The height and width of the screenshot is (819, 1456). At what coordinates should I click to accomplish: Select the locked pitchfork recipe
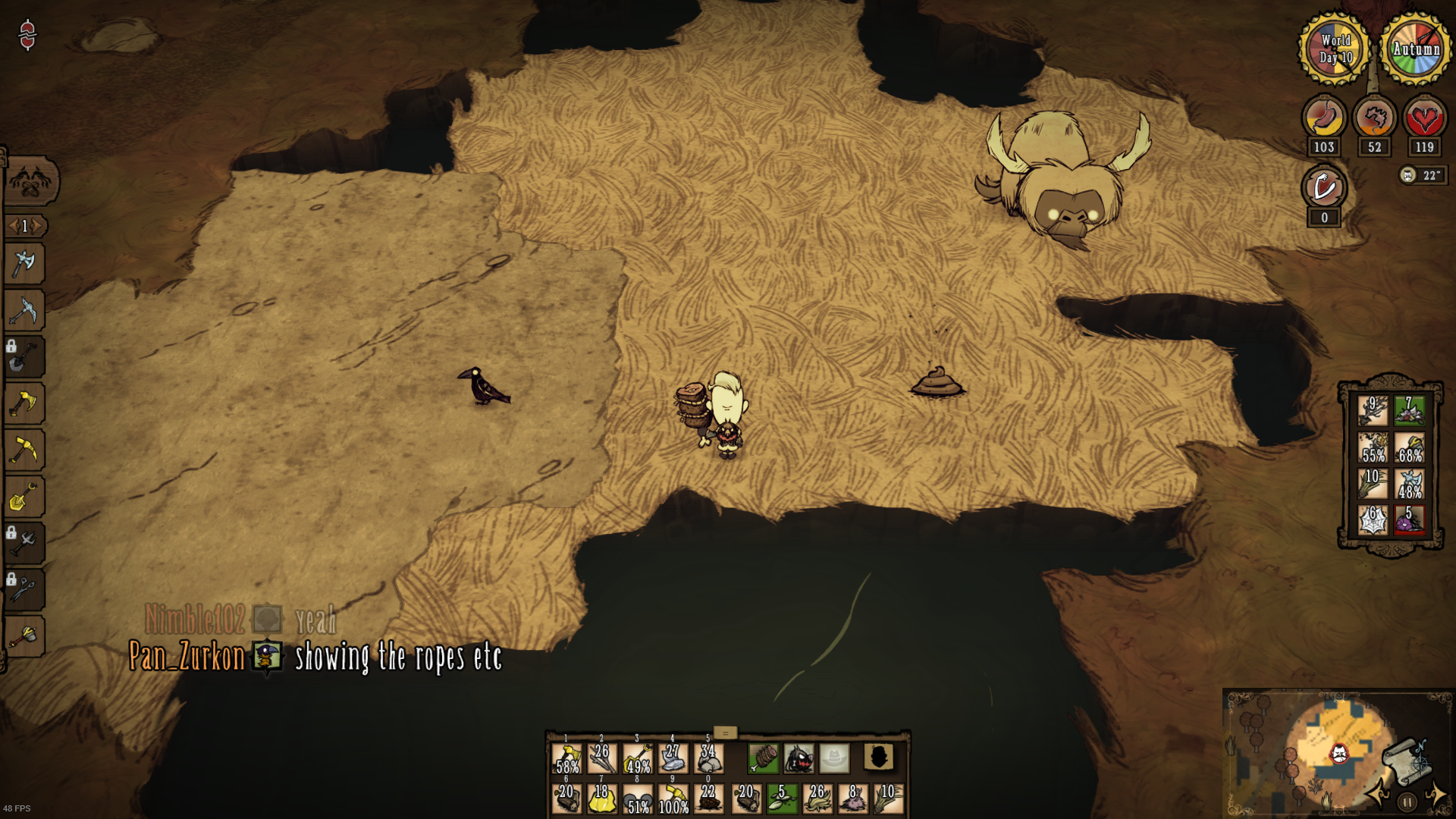click(24, 543)
